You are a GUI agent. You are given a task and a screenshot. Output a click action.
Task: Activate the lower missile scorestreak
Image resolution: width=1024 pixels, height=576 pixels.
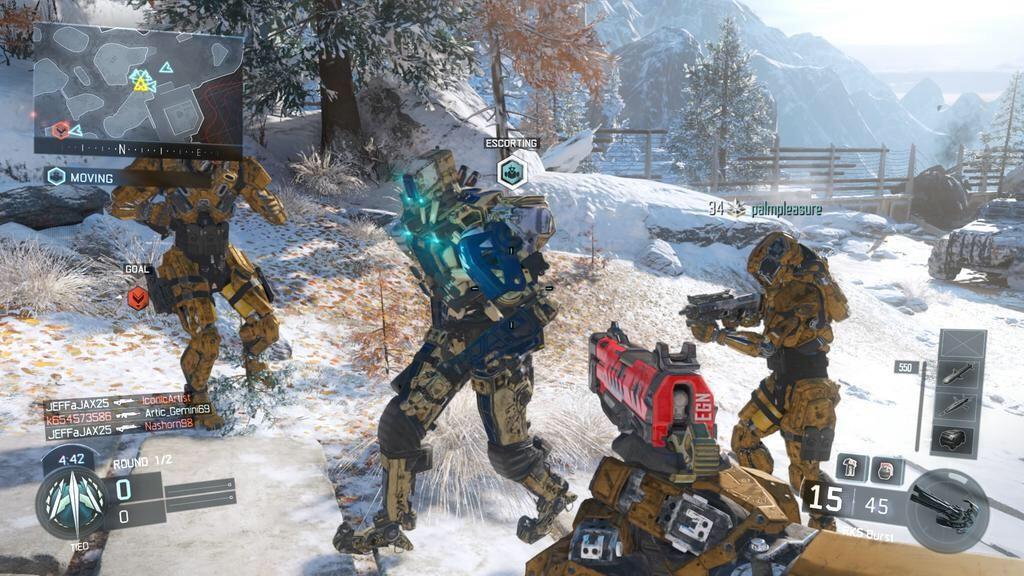[960, 405]
